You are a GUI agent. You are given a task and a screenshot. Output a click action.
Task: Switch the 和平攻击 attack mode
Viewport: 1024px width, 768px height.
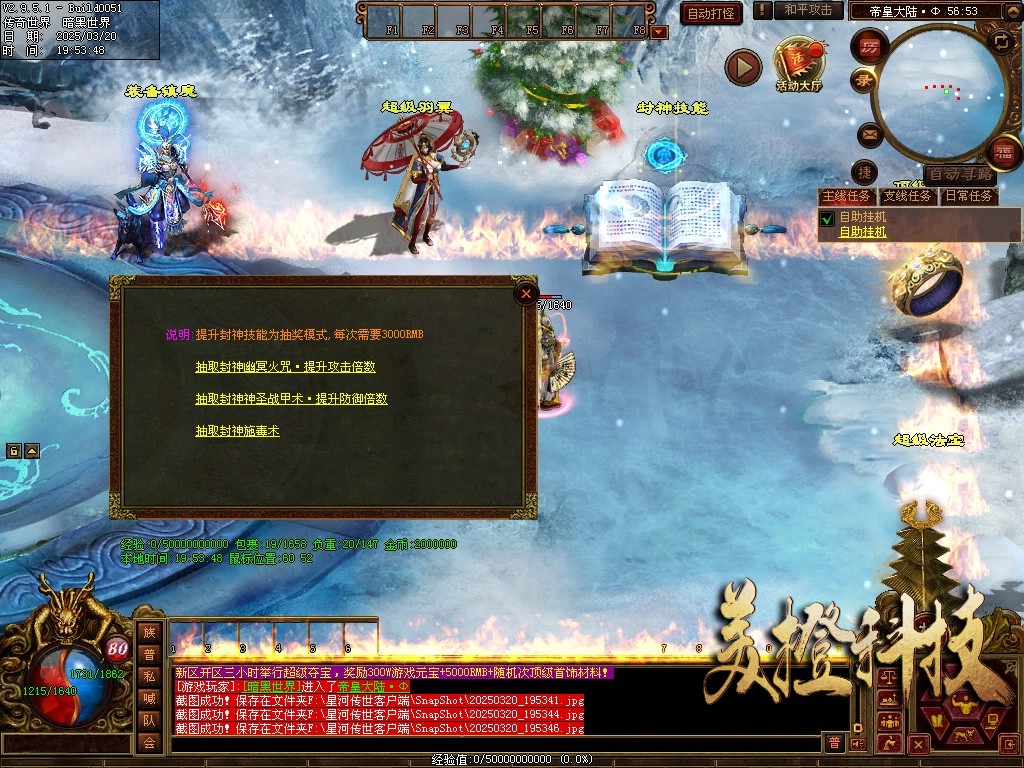point(807,10)
